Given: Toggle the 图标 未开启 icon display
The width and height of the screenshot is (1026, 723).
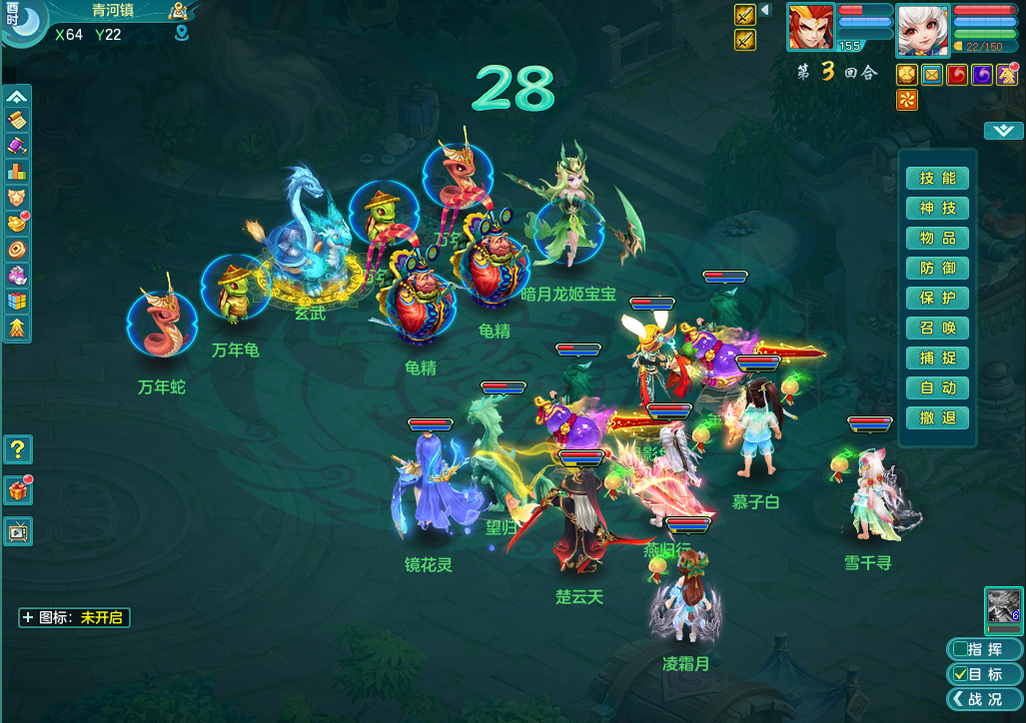Looking at the screenshot, I should pos(74,618).
